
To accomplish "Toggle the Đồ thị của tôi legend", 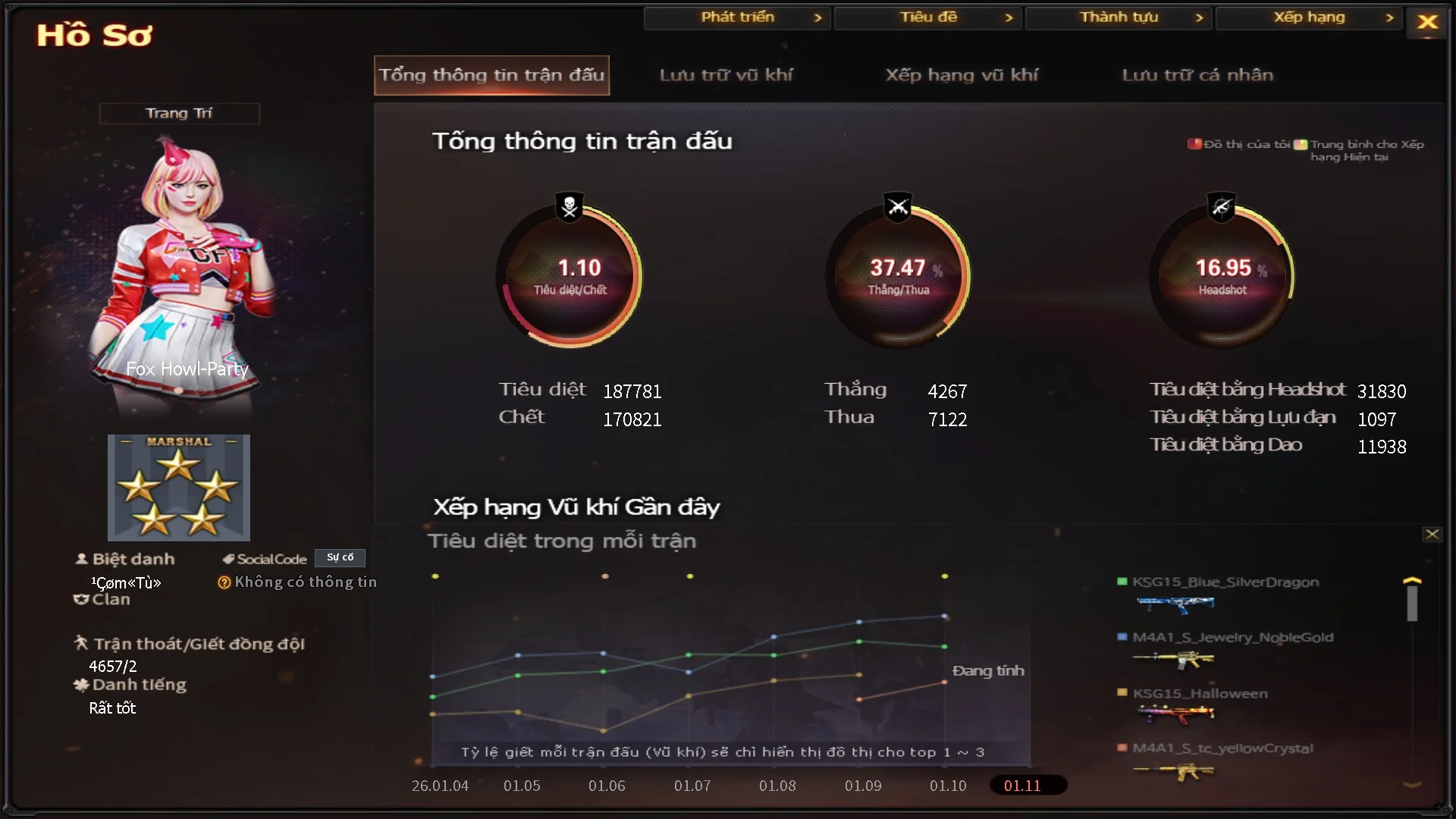I will coord(1193,143).
